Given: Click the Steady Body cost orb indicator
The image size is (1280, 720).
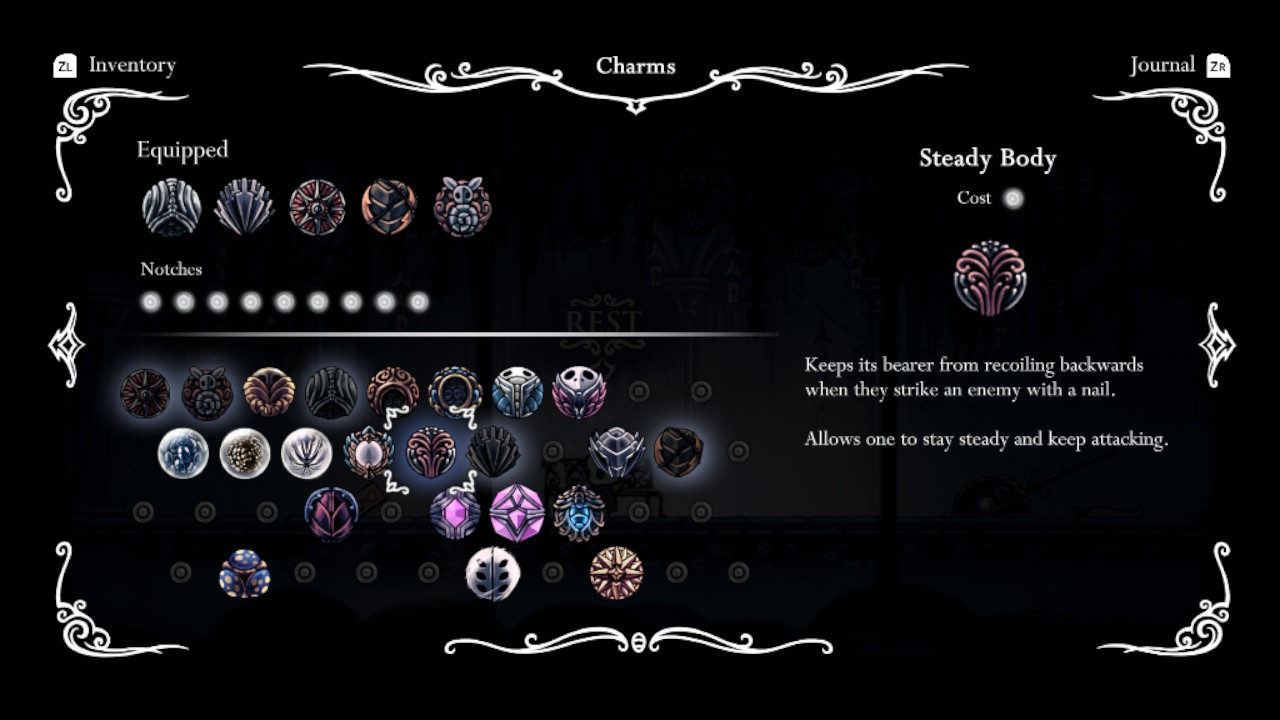Looking at the screenshot, I should tap(1014, 198).
